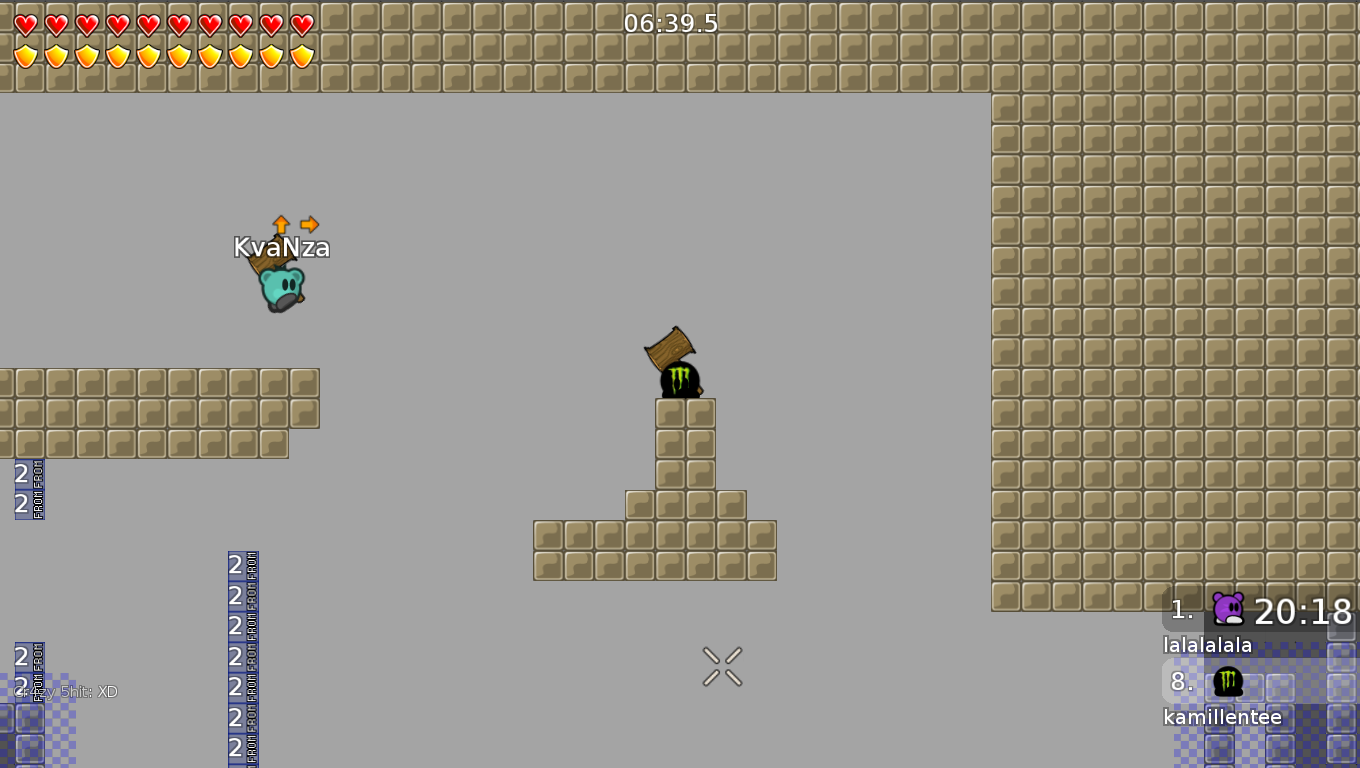
Task: Click the rank 8 leaderboard entry
Action: (x=1180, y=682)
